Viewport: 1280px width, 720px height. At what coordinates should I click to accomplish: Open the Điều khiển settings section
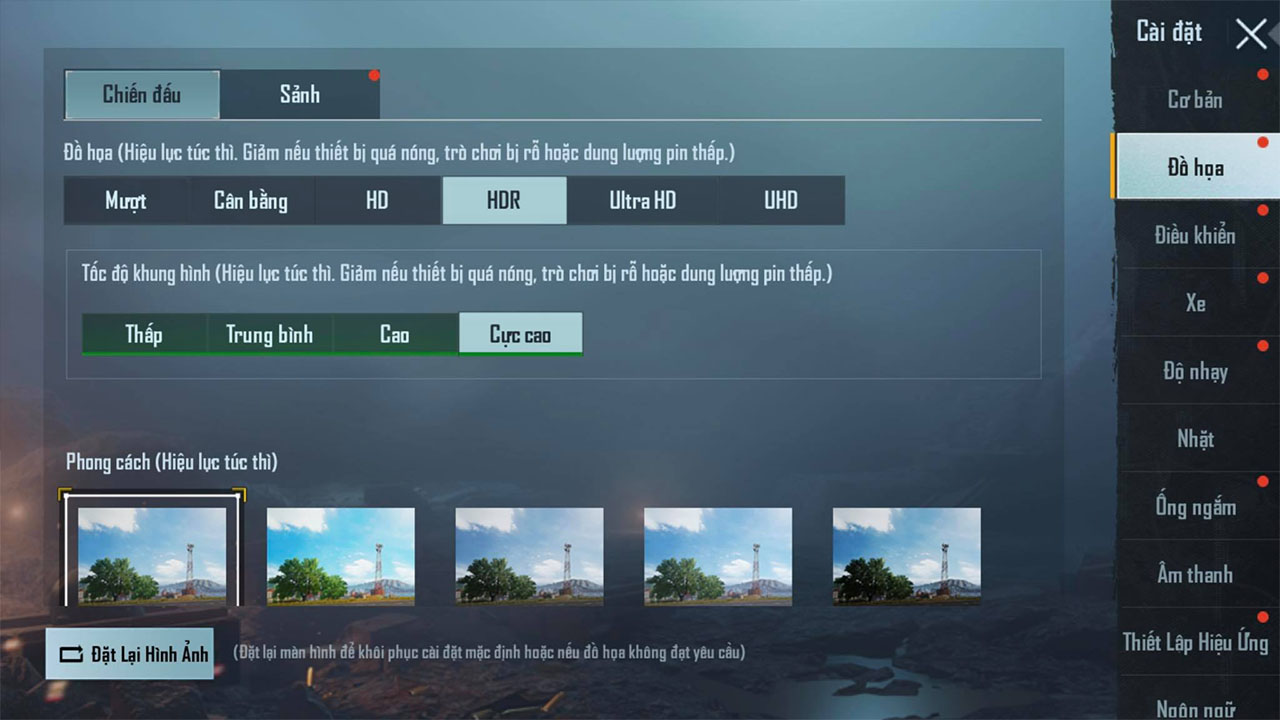(1197, 236)
